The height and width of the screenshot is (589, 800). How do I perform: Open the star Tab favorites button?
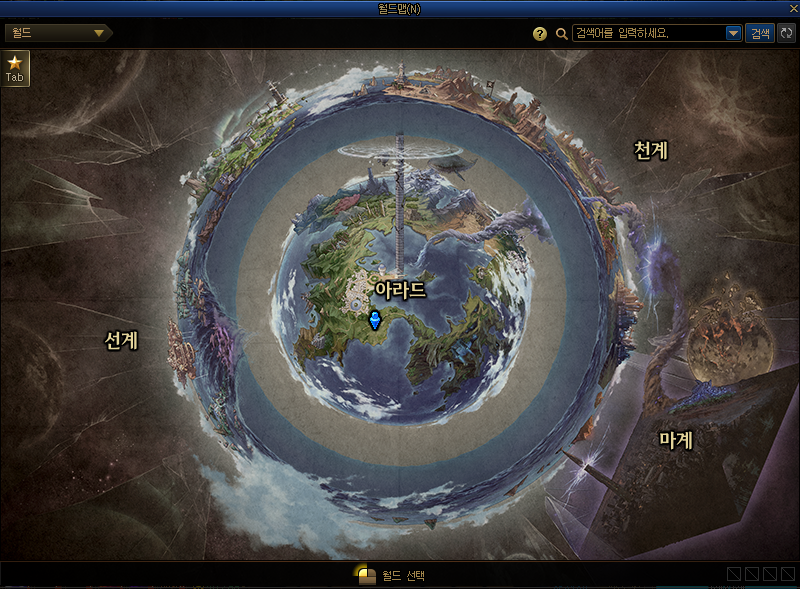click(x=15, y=68)
